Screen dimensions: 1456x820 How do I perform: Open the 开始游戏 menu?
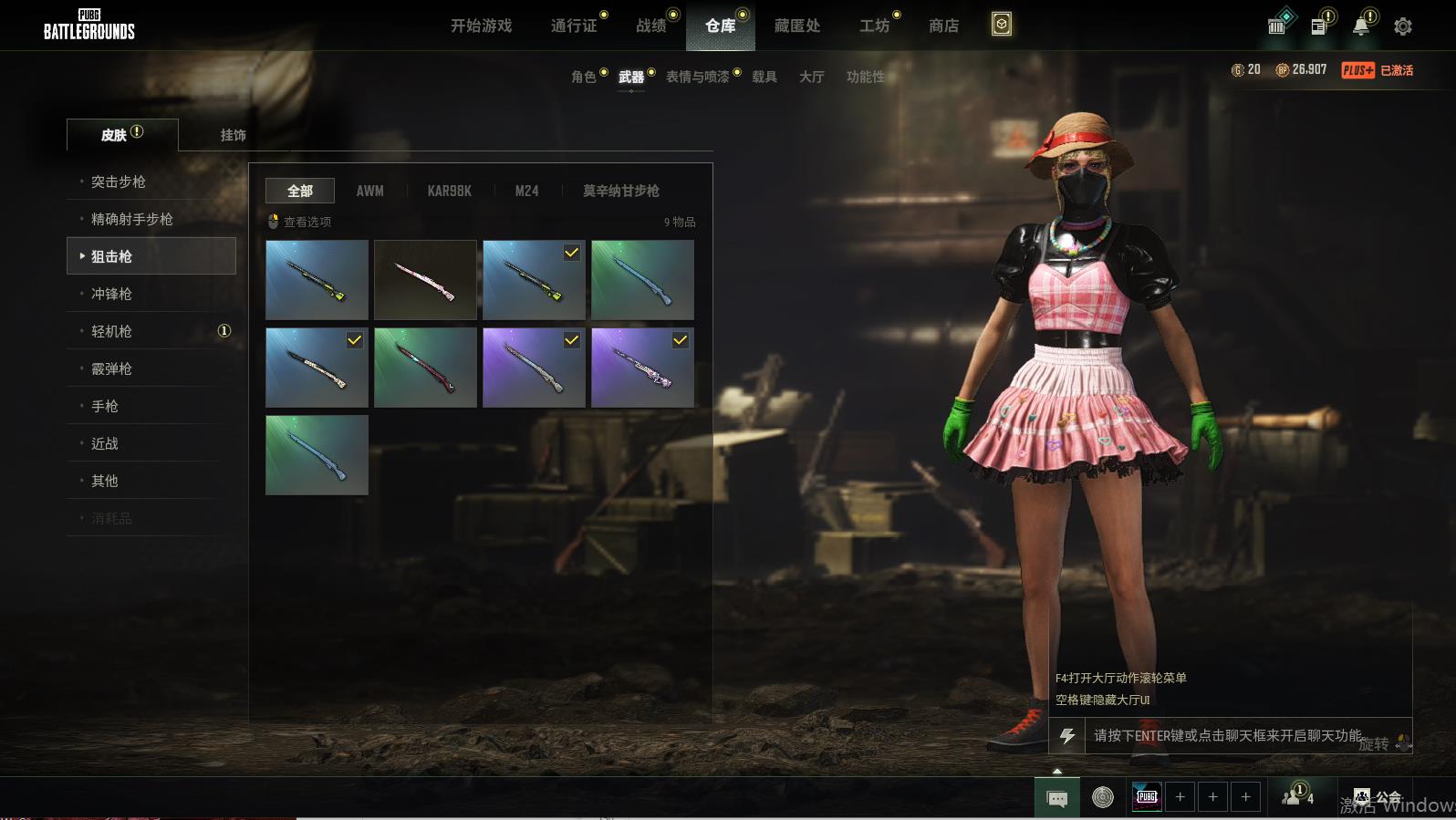point(481,26)
